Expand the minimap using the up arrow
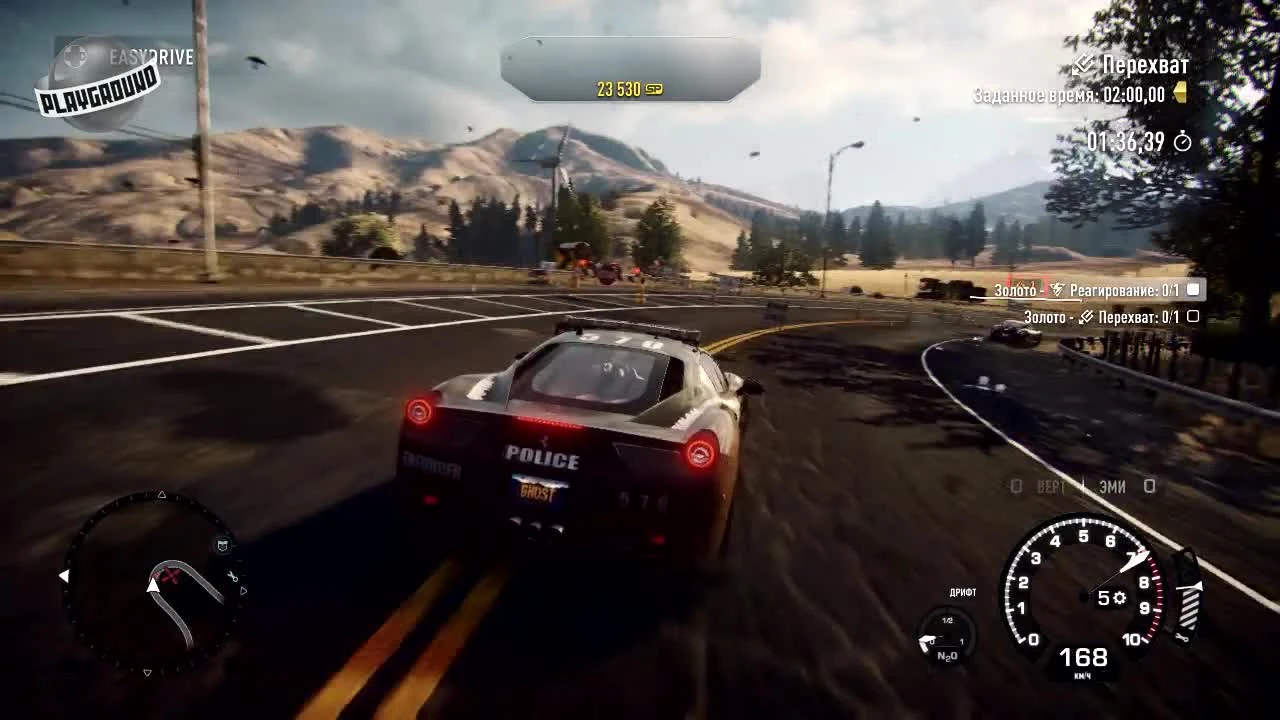Image resolution: width=1280 pixels, height=720 pixels. pos(161,494)
